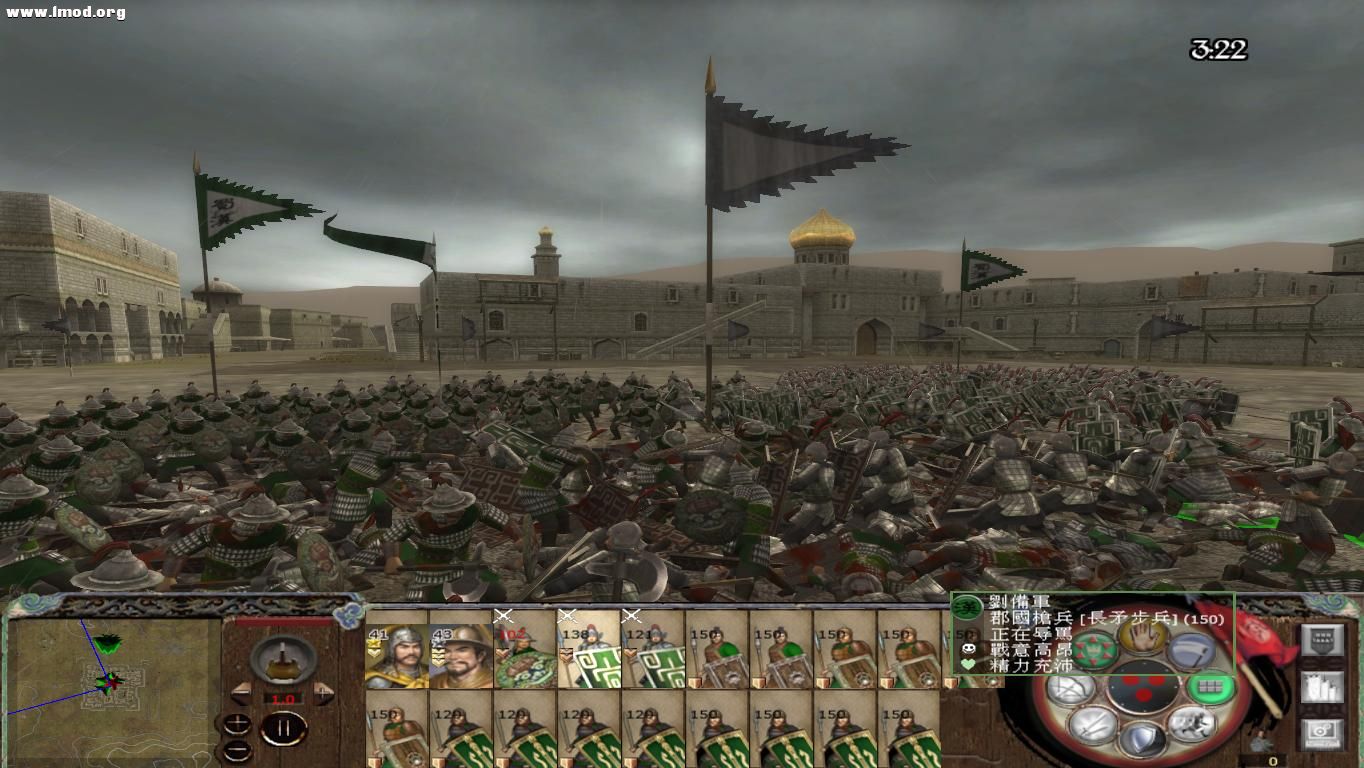Zoom the minimap out with the minus button
This screenshot has height=768, width=1364.
pos(237,751)
